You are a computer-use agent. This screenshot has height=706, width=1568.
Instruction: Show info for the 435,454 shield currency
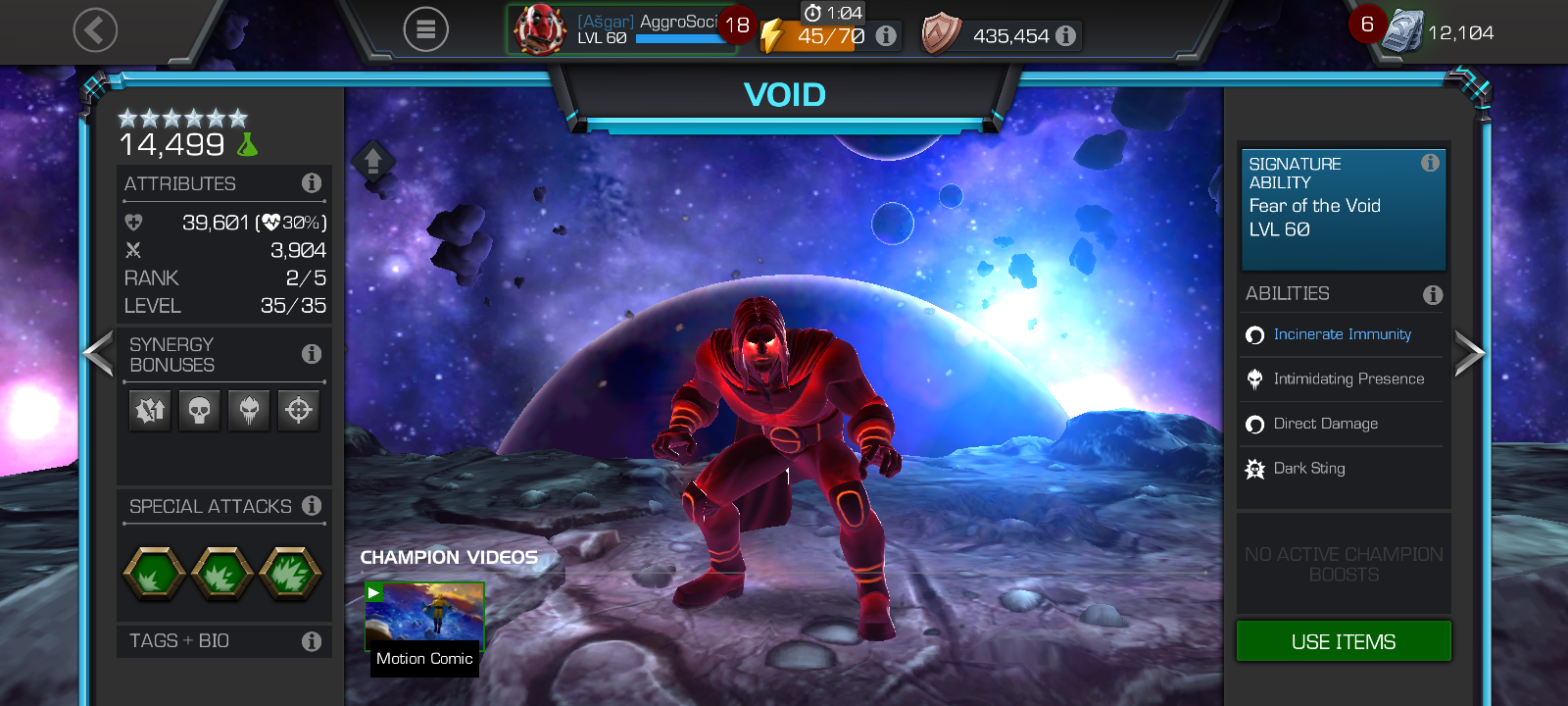(x=1066, y=36)
